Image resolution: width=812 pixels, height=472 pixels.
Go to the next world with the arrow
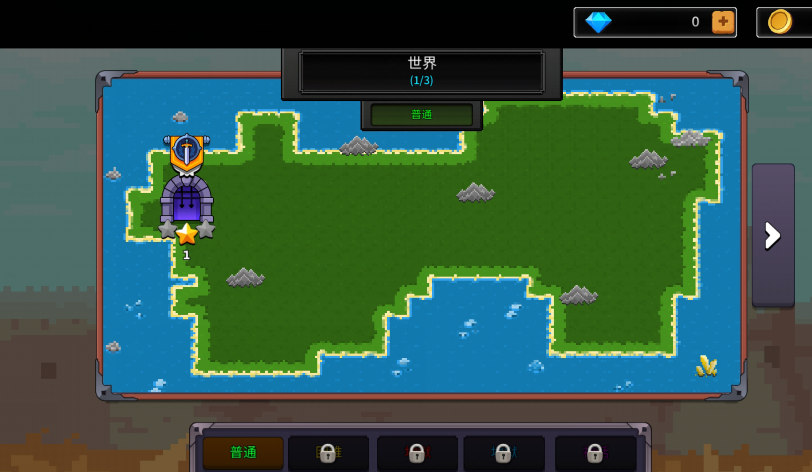click(x=773, y=235)
